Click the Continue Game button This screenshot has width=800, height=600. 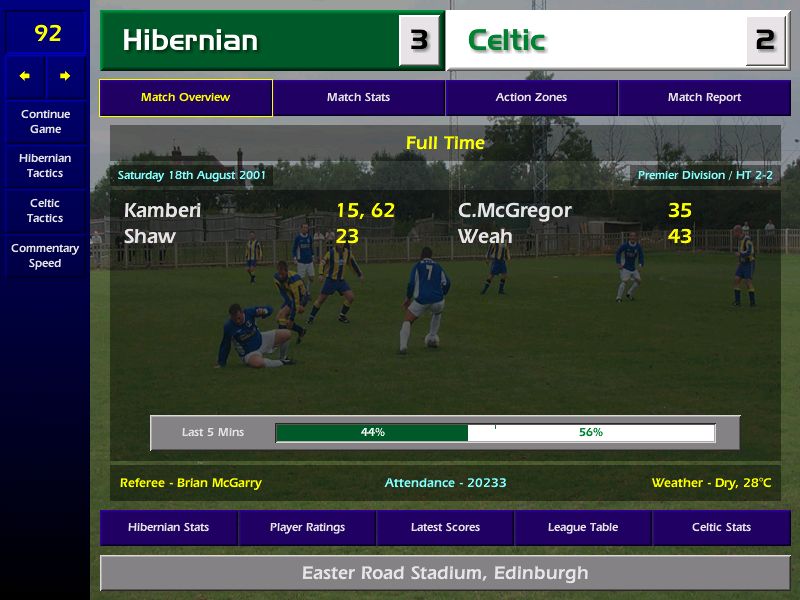point(45,121)
